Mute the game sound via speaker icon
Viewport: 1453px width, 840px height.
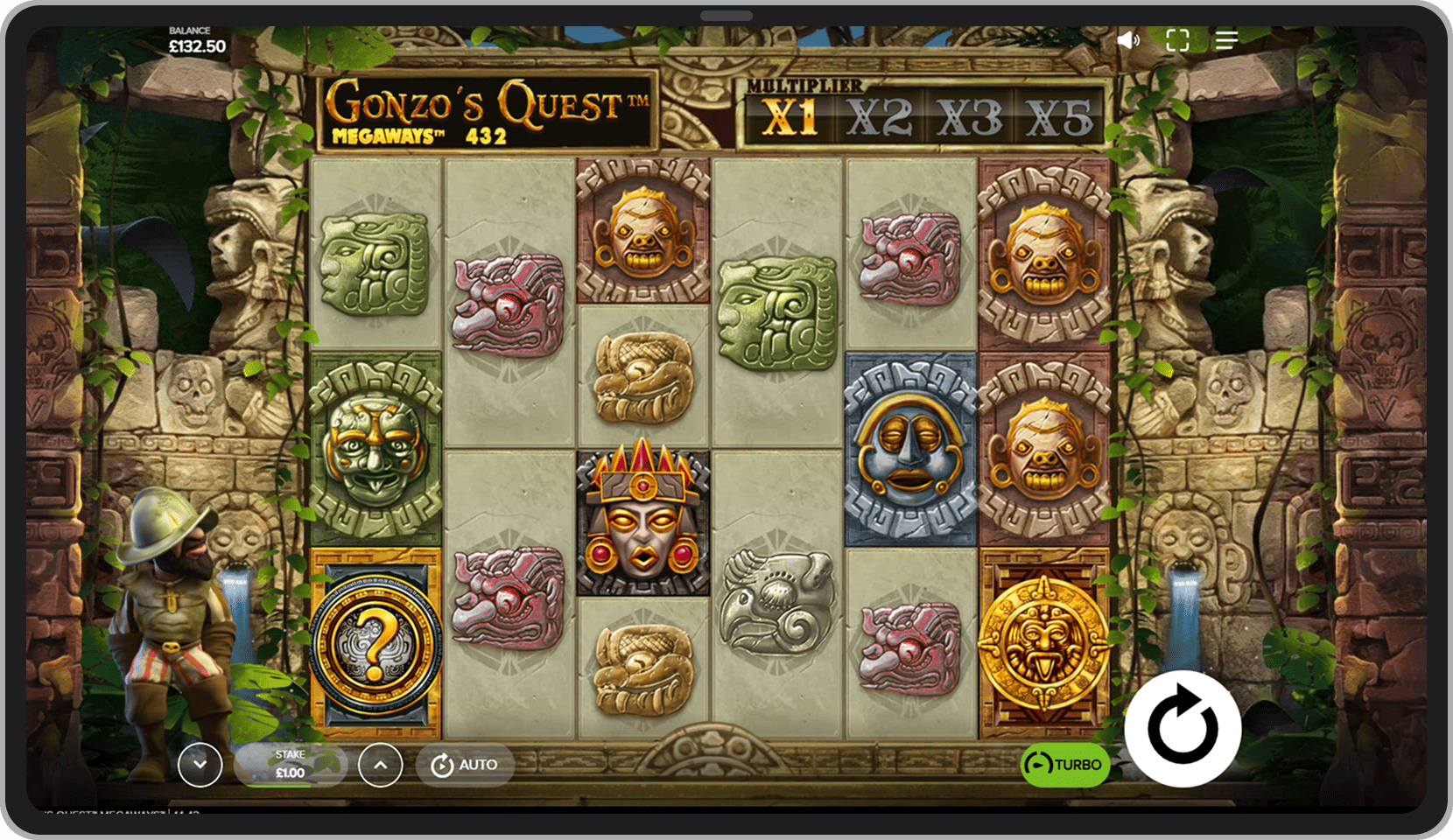point(1128,40)
